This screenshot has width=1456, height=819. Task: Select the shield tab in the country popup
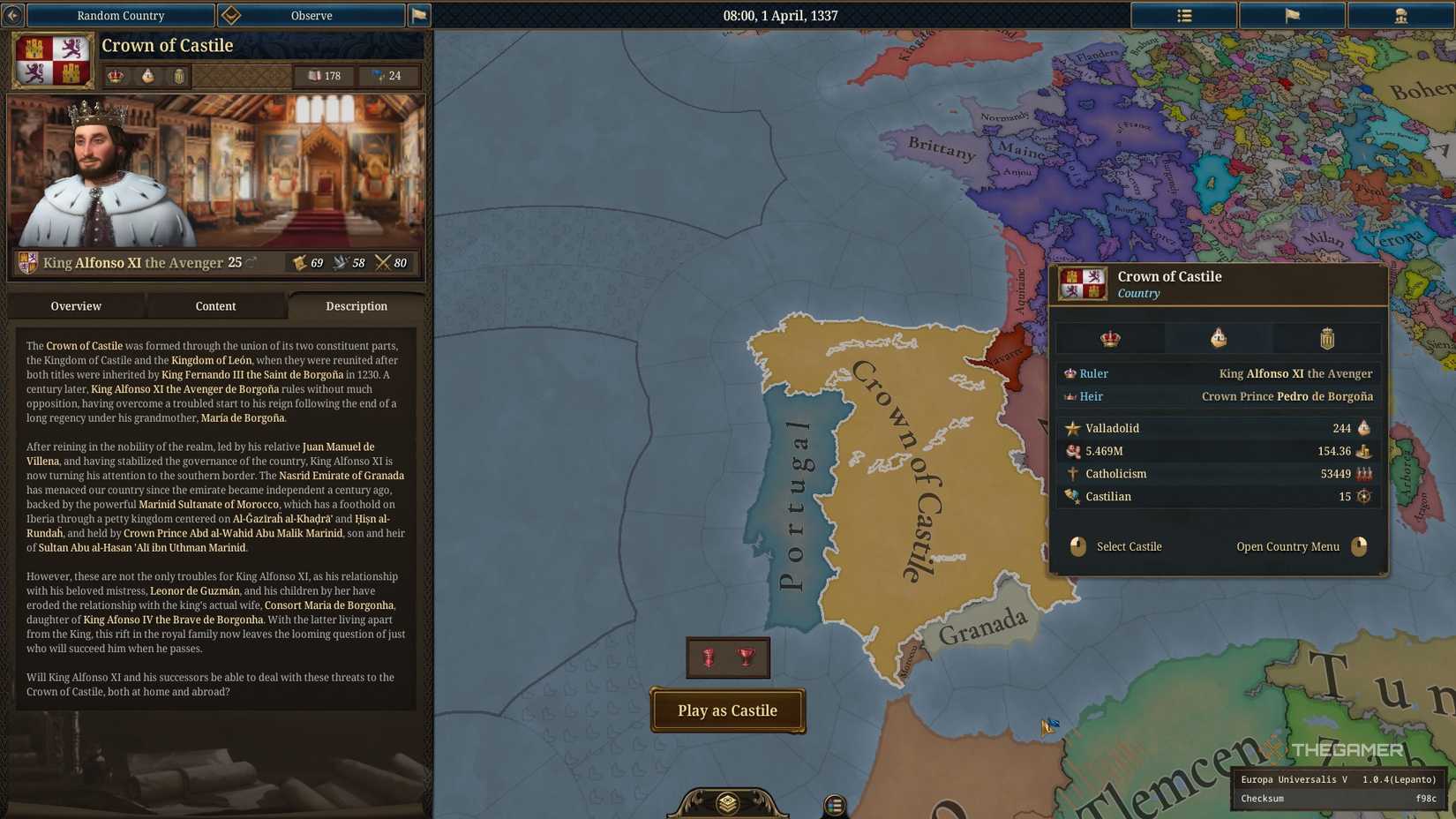pos(1326,337)
